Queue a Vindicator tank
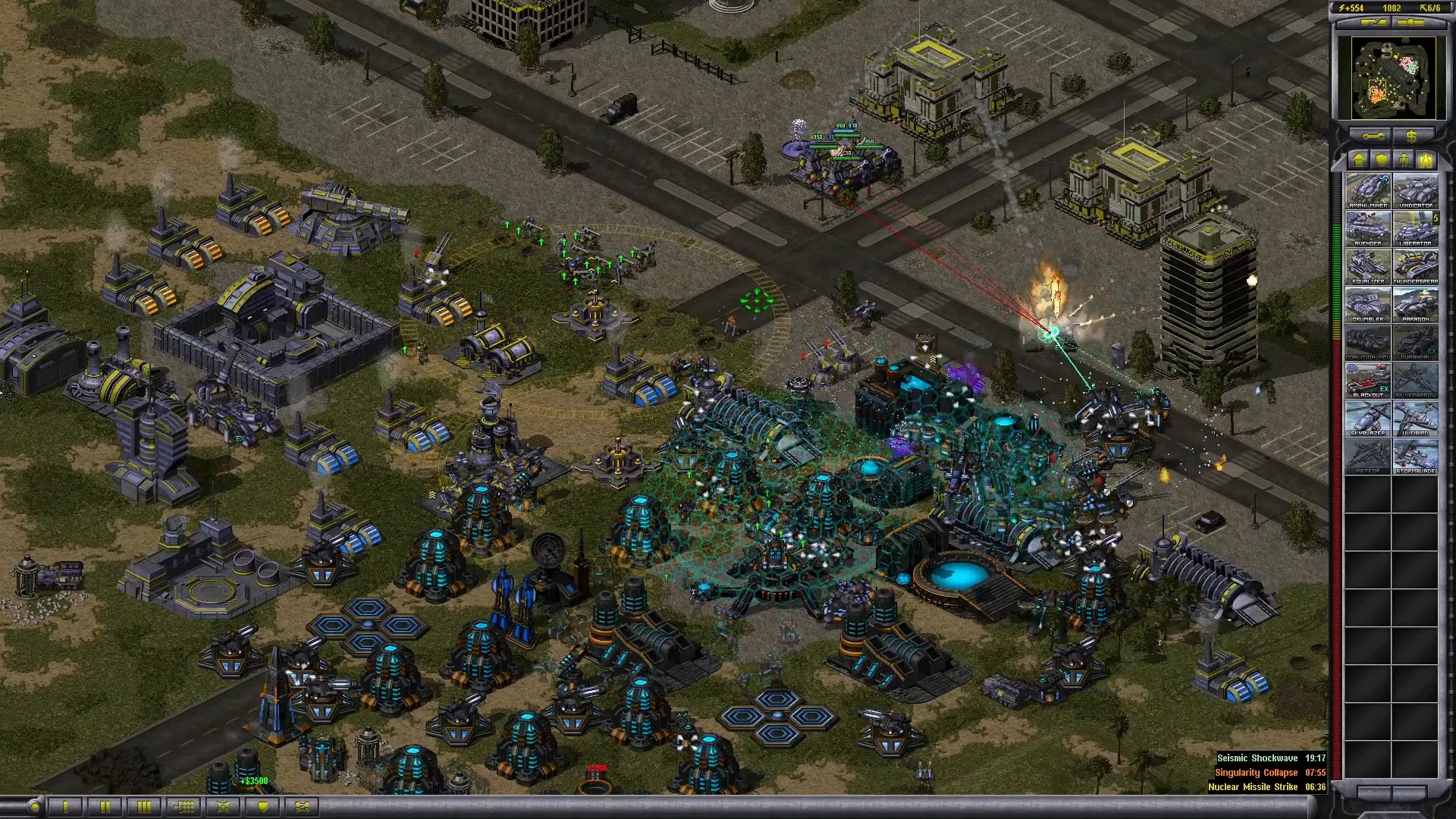The height and width of the screenshot is (819, 1456). [x=1415, y=190]
